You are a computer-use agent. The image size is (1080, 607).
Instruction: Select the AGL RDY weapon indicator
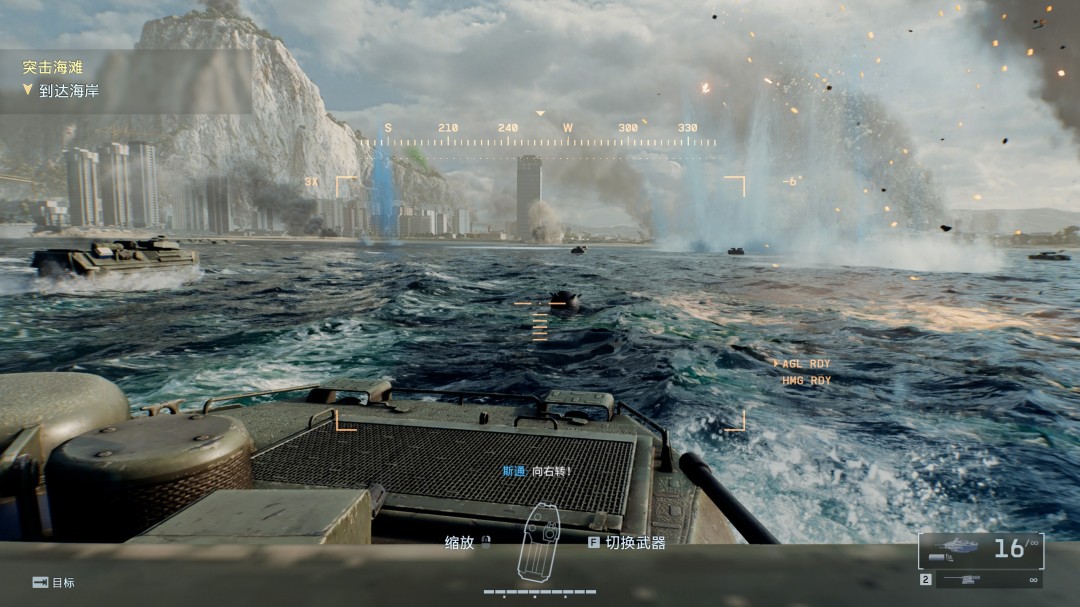tap(806, 364)
